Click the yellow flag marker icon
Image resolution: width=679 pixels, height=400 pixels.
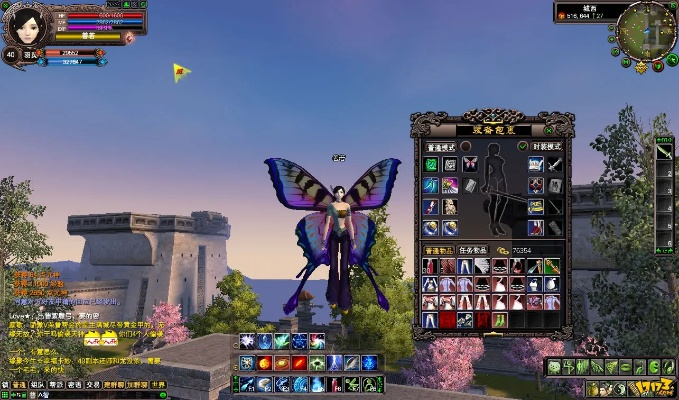tap(181, 71)
